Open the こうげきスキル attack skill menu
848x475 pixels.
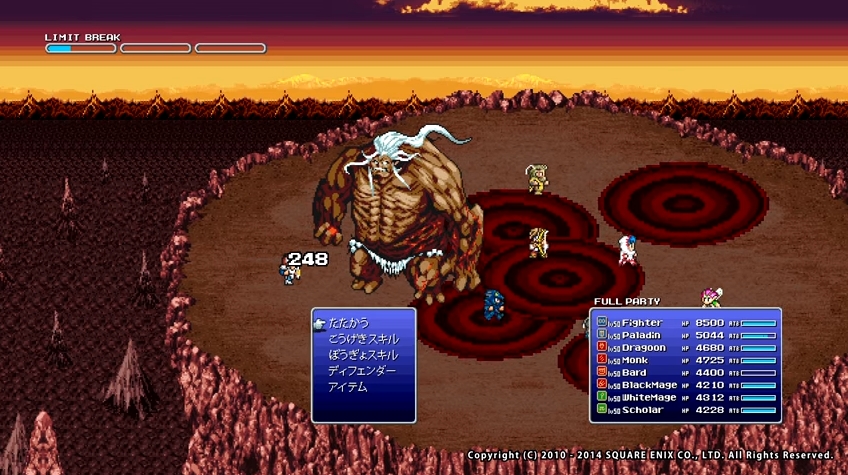click(x=361, y=339)
